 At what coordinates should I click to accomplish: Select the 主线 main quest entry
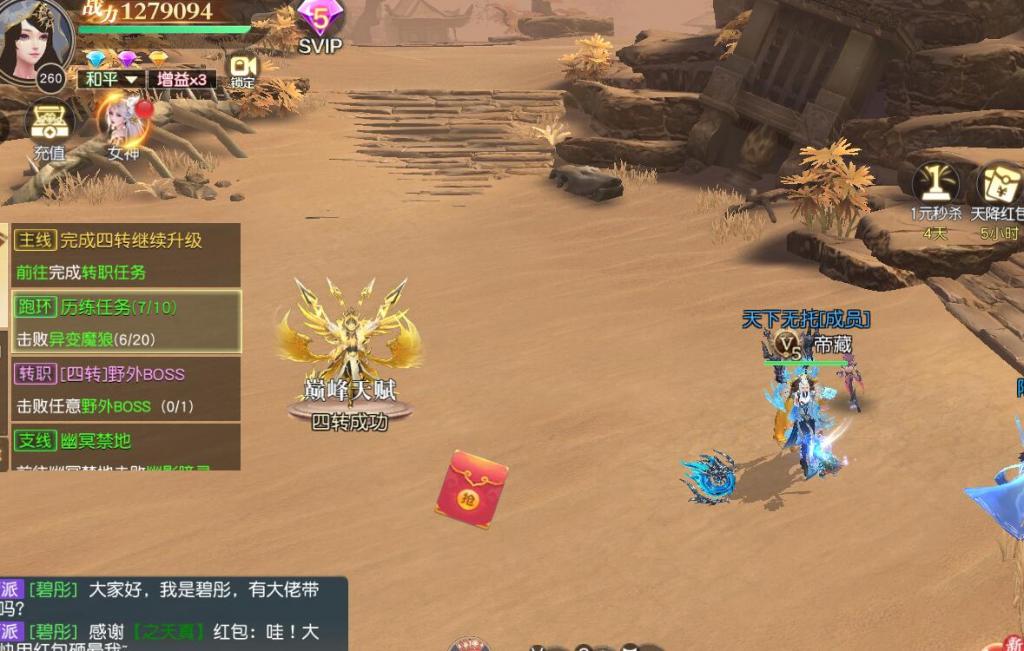pos(125,255)
